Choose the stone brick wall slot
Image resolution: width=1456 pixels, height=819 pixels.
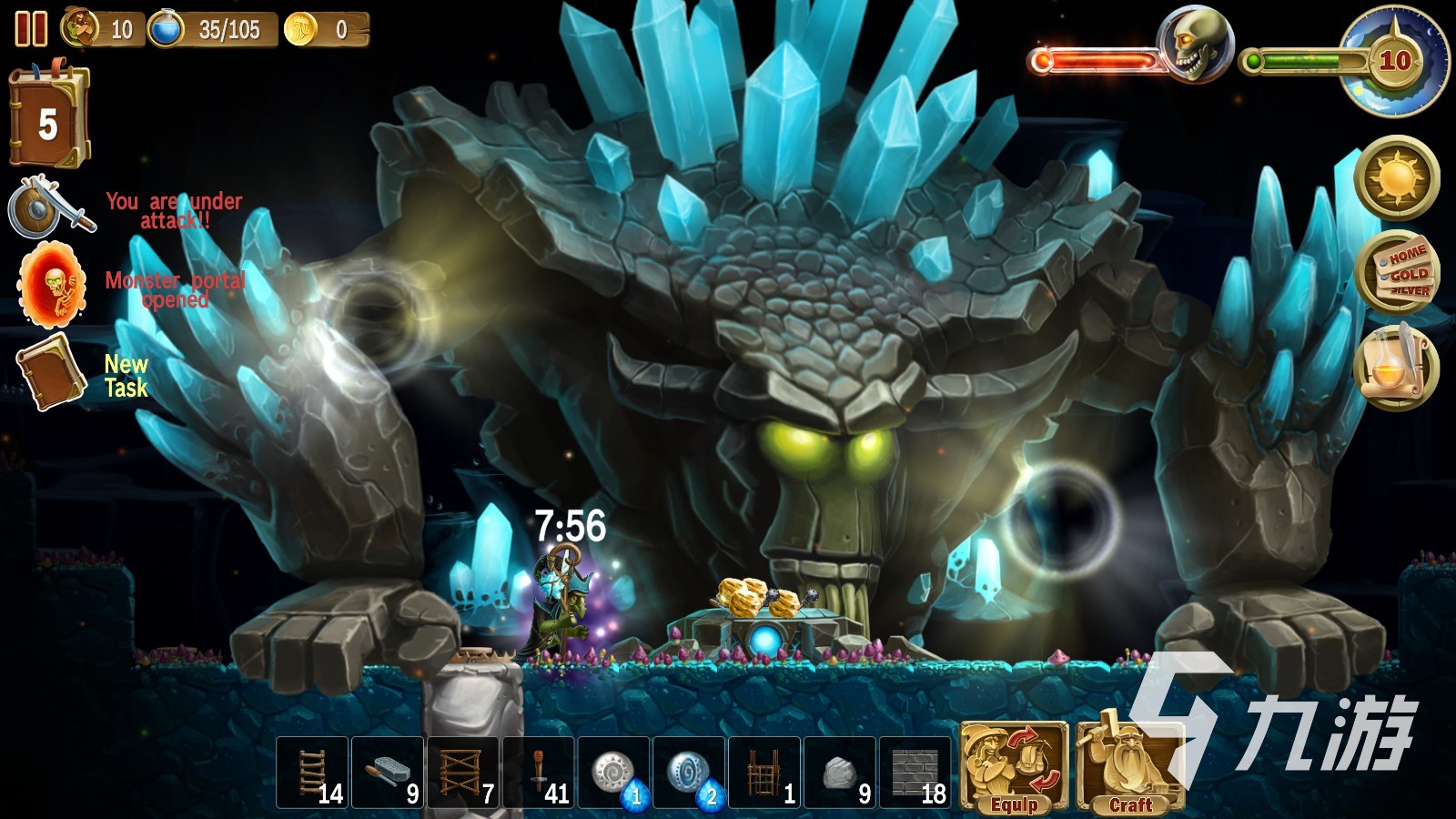916,773
